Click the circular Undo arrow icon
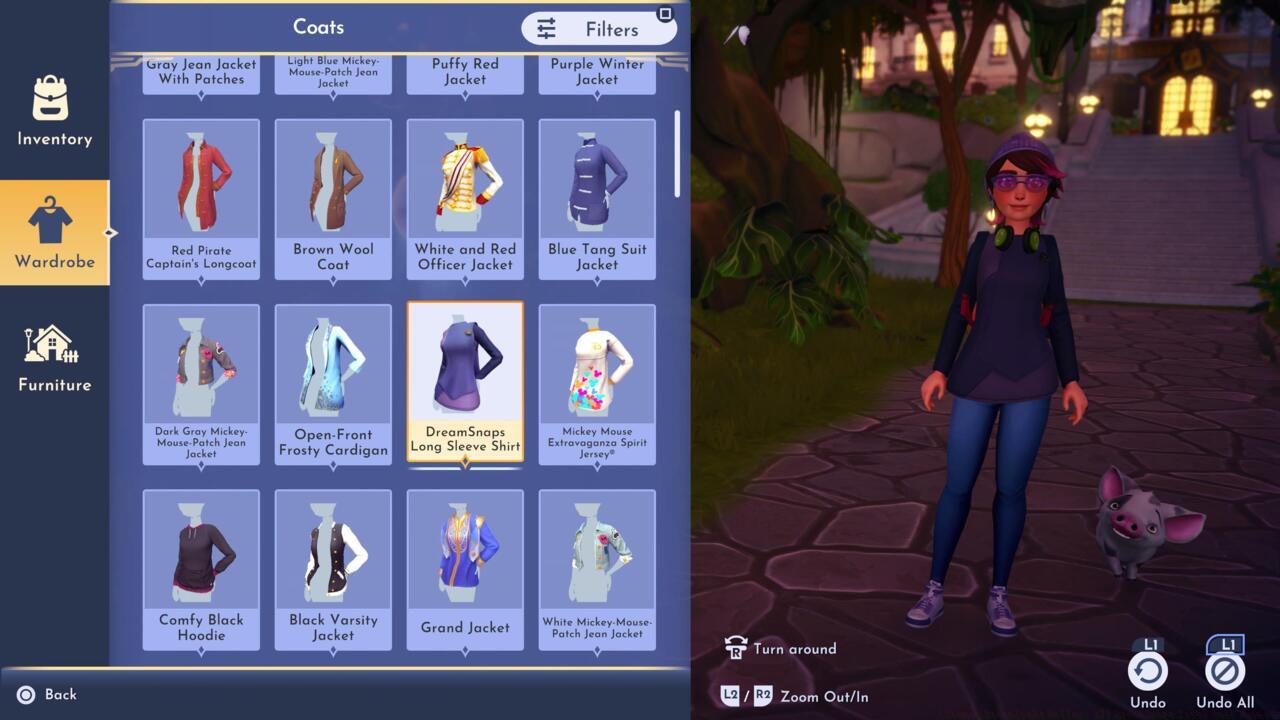This screenshot has height=720, width=1280. tap(1147, 672)
